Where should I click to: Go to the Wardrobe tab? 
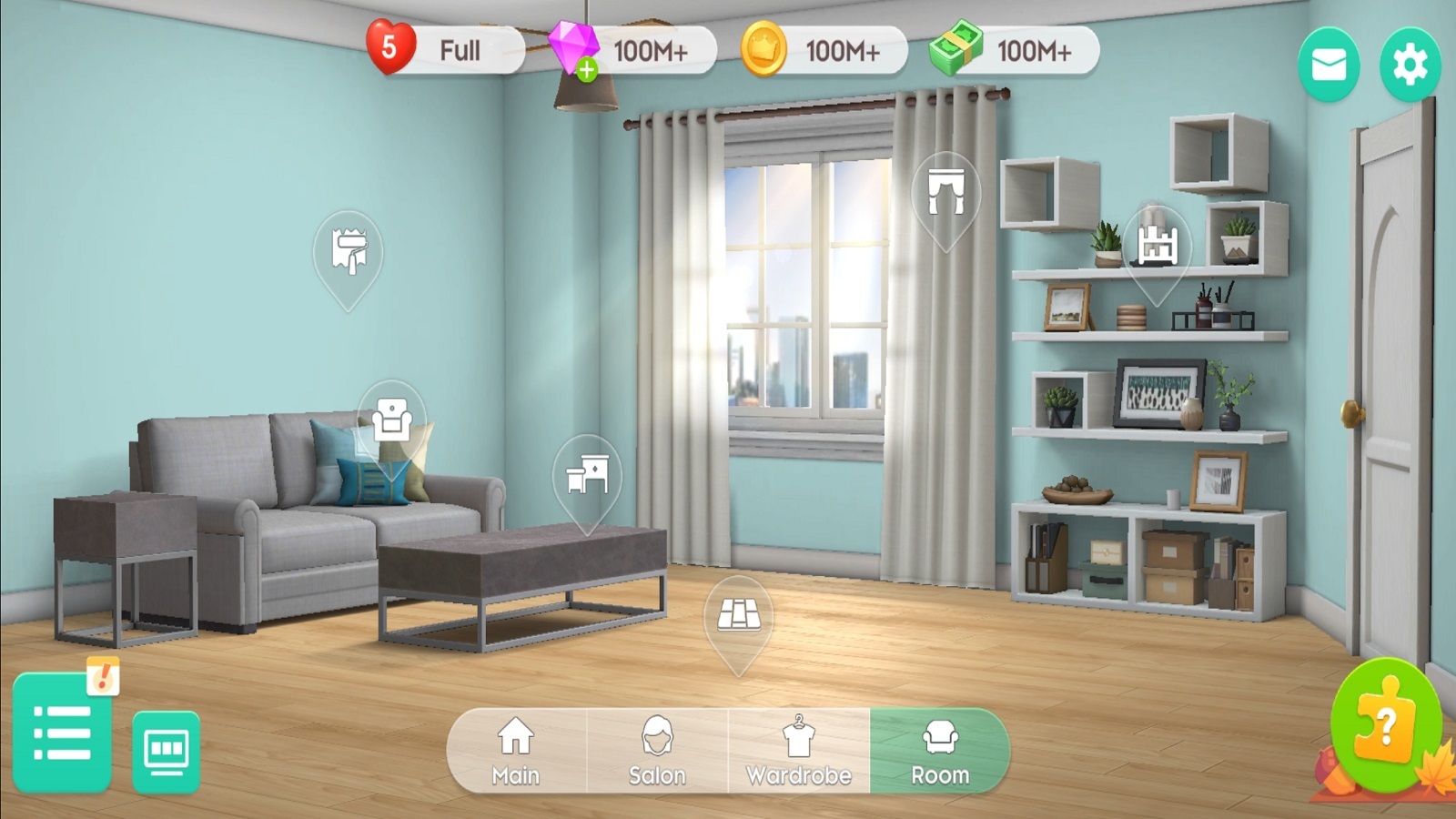(799, 751)
